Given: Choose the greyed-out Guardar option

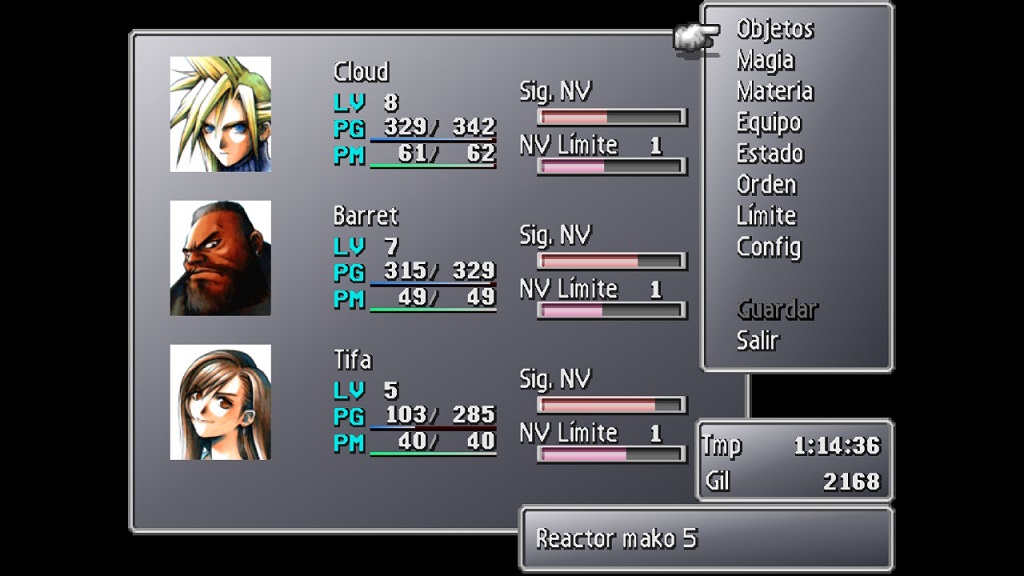Looking at the screenshot, I should [777, 309].
